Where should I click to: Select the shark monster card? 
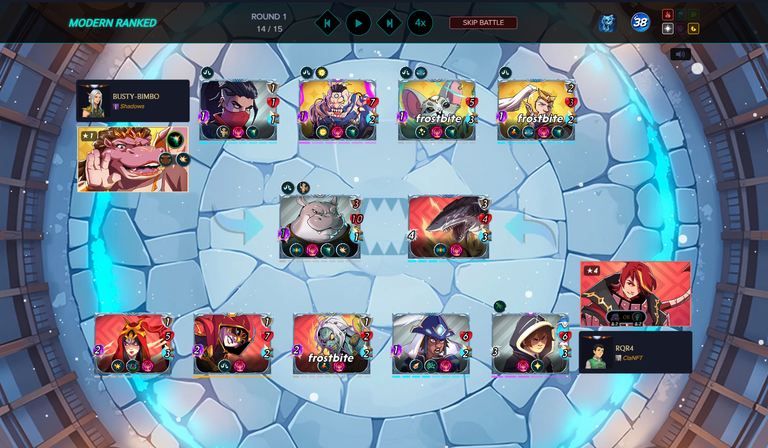(x=448, y=227)
